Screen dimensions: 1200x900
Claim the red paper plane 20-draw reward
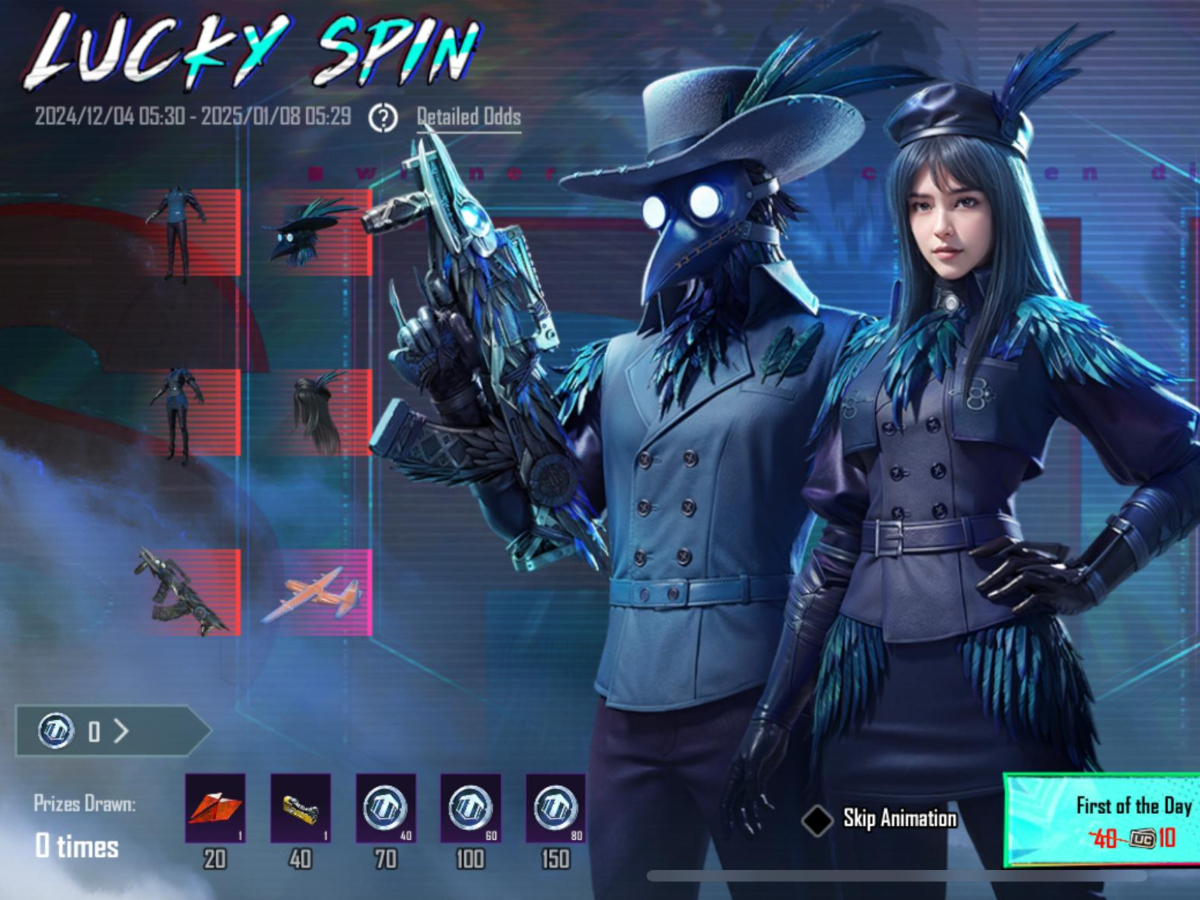[214, 807]
